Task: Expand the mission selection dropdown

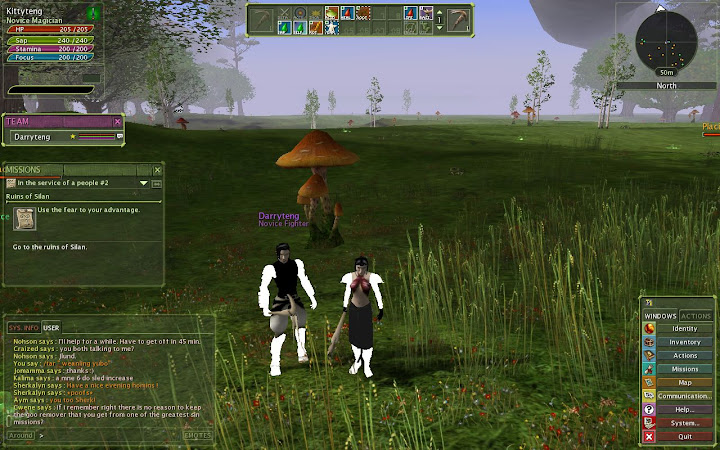Action: point(144,183)
